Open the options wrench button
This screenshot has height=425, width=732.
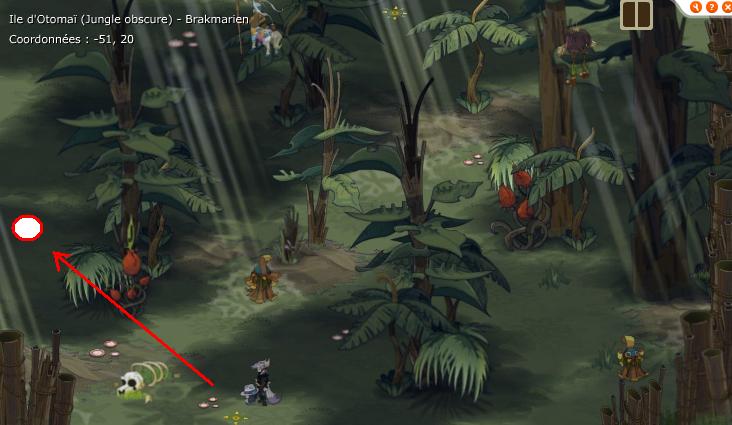point(696,7)
